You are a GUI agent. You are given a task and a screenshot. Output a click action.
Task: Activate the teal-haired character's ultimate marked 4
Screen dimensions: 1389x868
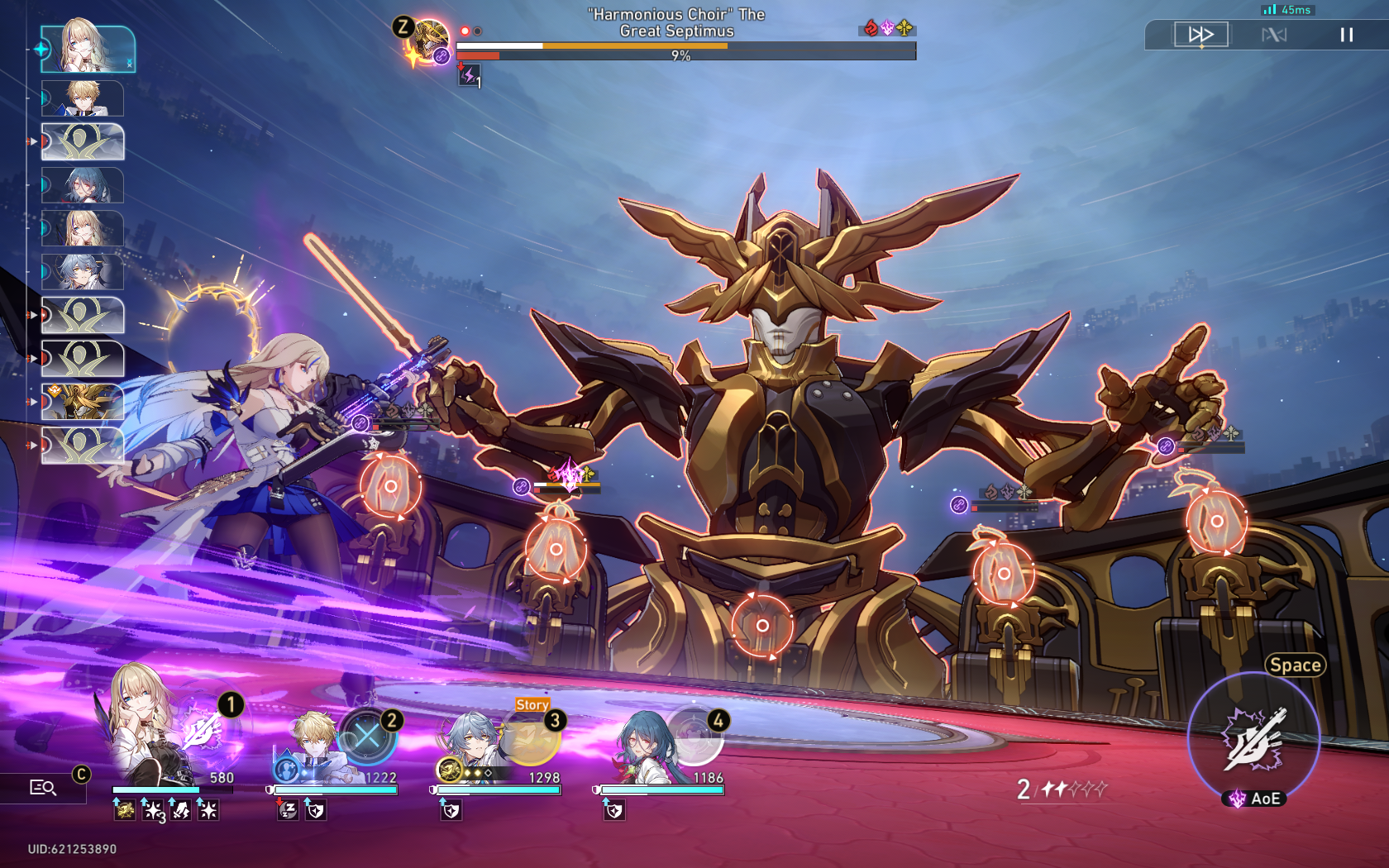pos(695,736)
